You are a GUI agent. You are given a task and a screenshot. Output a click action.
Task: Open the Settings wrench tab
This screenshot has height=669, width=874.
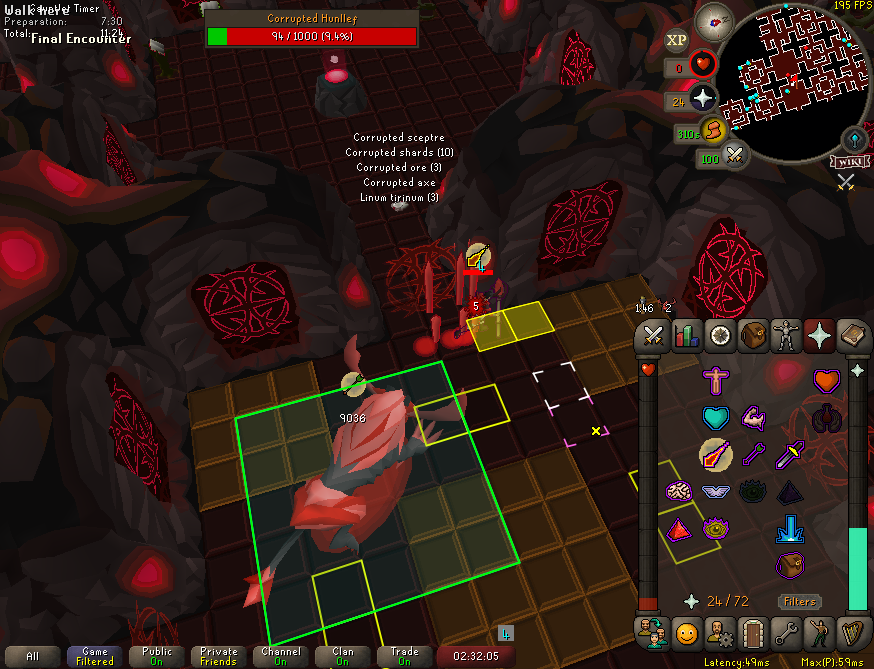786,632
